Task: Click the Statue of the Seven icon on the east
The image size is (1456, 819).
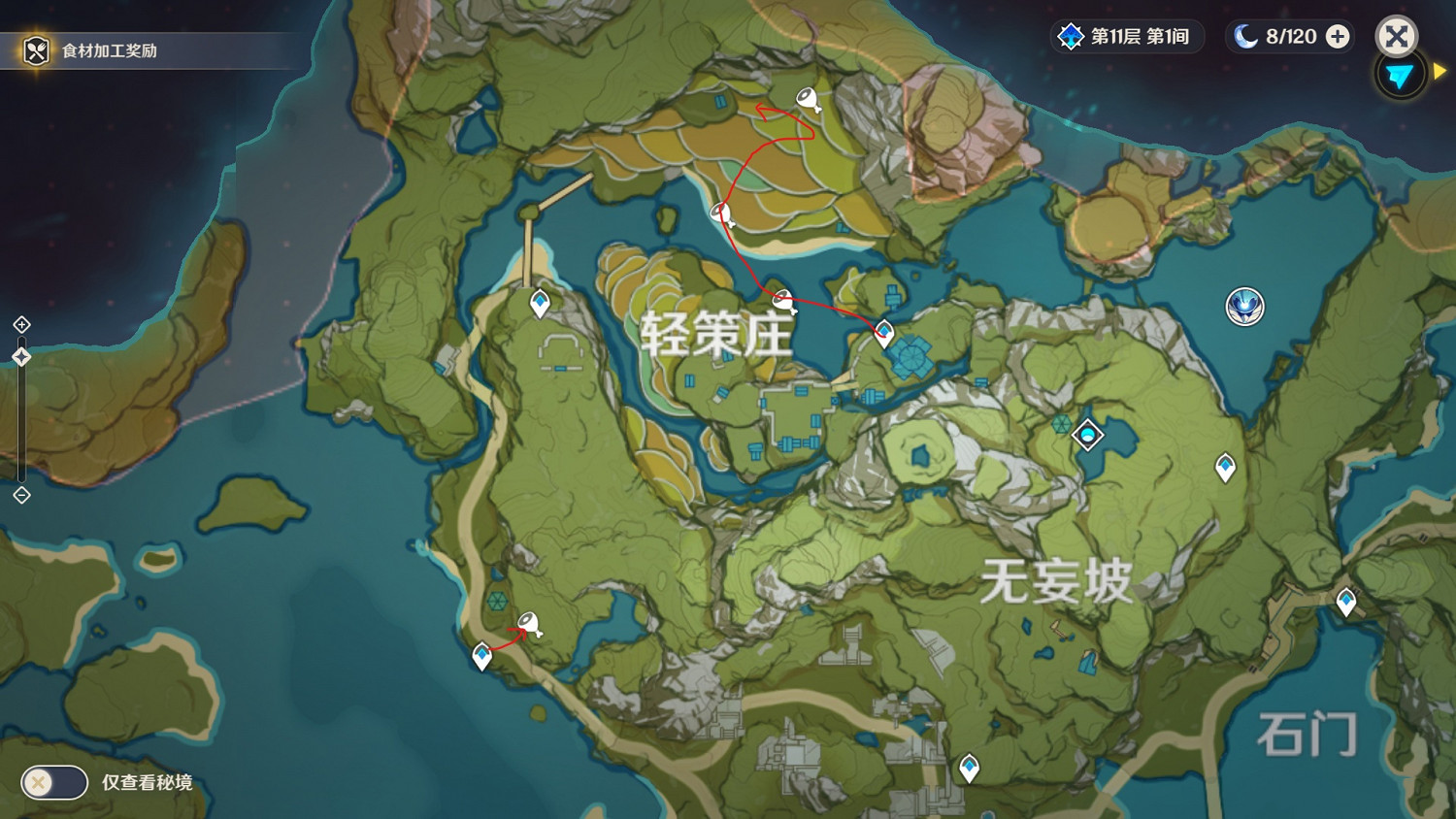Action: point(1245,306)
